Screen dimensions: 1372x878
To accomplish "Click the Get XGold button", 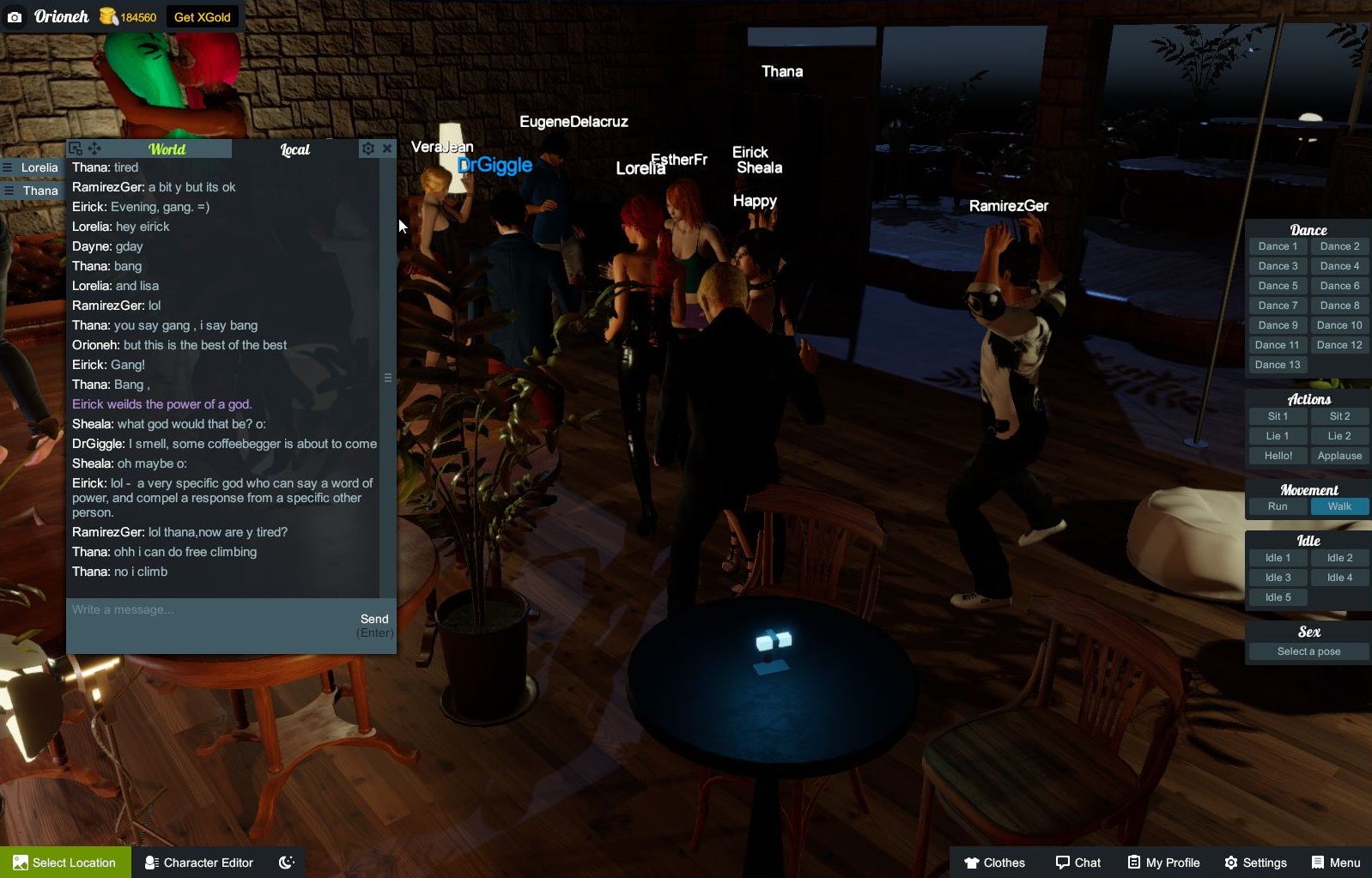I will (x=202, y=17).
